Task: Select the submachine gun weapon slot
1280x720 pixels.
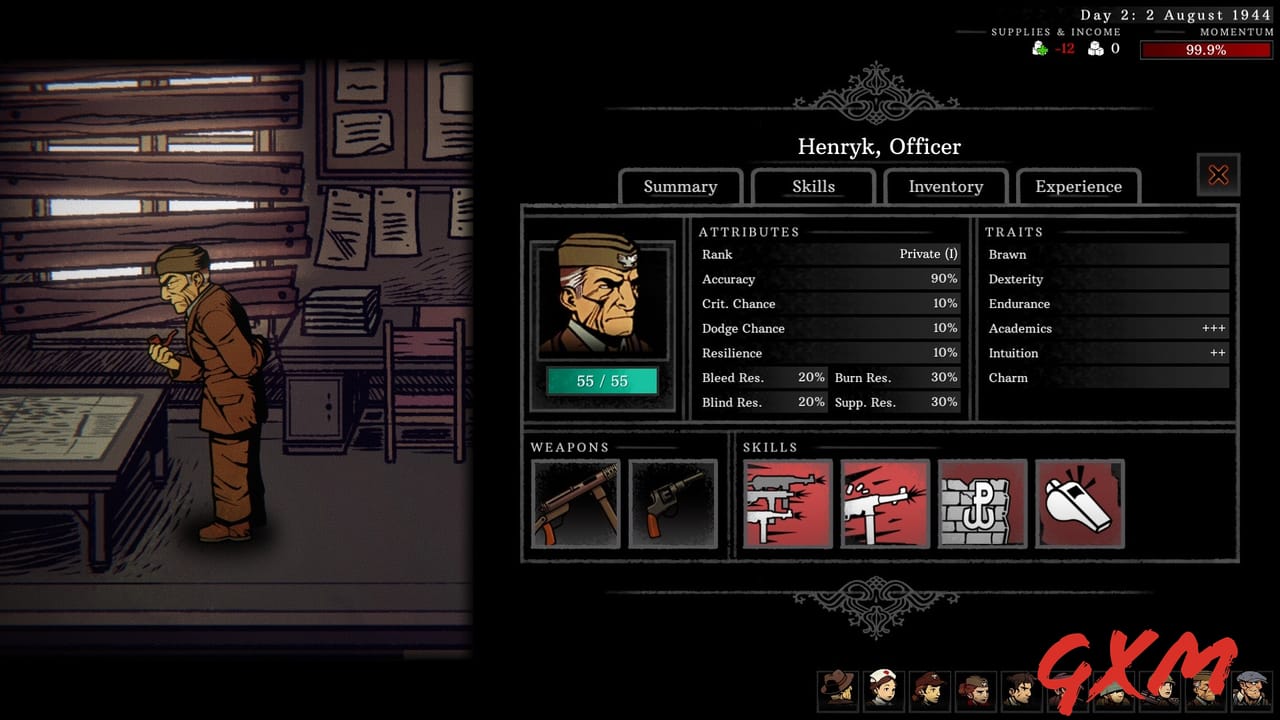Action: (576, 503)
